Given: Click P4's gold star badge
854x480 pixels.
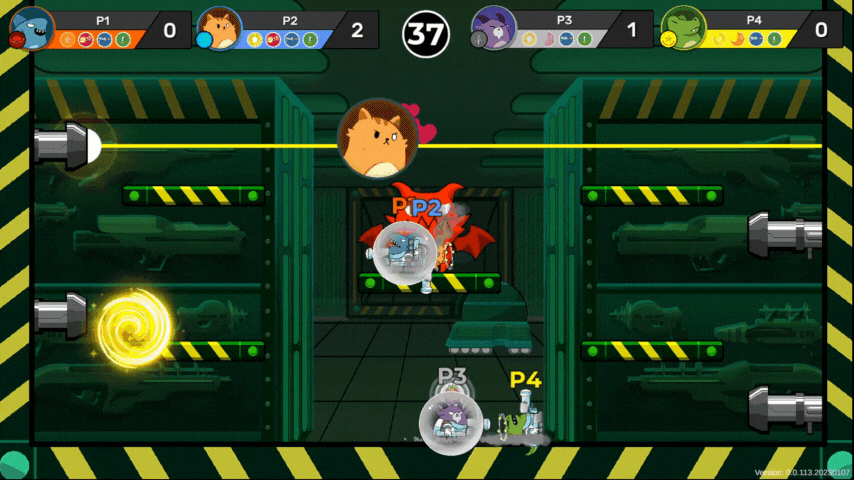Looking at the screenshot, I should pyautogui.click(x=664, y=40).
